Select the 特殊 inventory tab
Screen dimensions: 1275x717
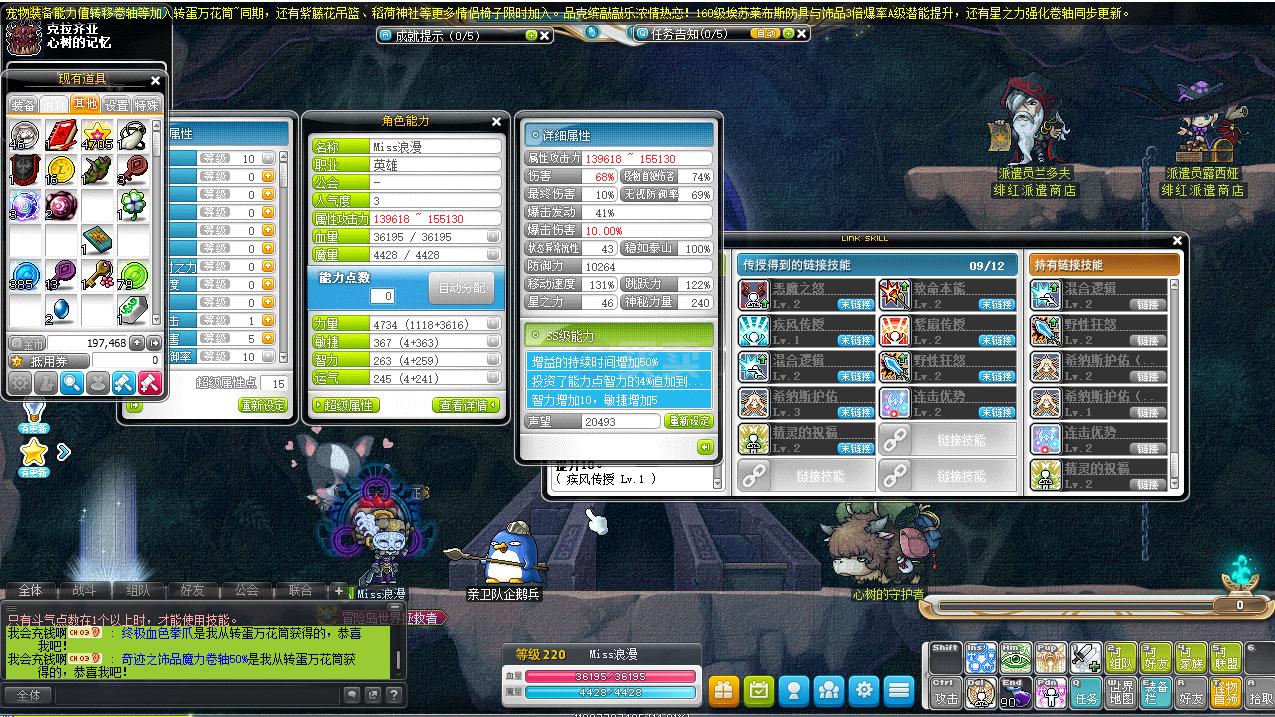[x=146, y=105]
